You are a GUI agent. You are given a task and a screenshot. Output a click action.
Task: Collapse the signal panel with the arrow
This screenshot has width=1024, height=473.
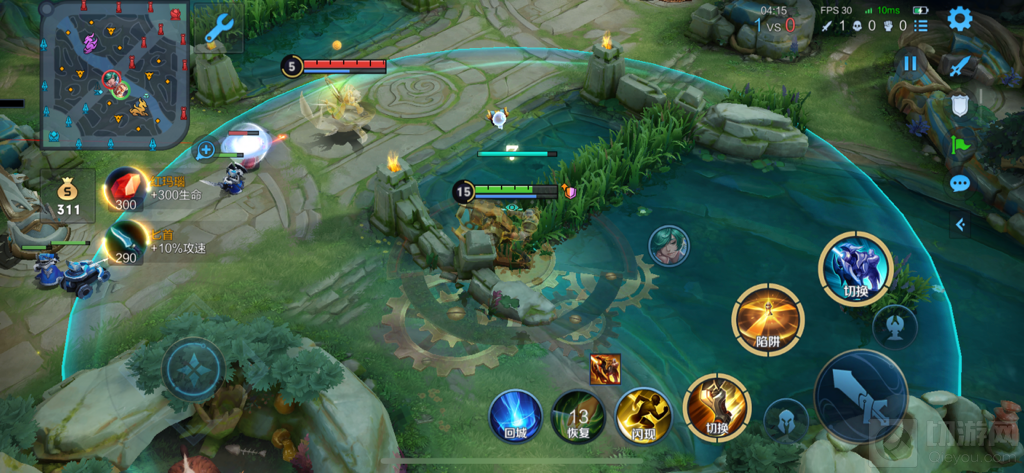coord(960,224)
